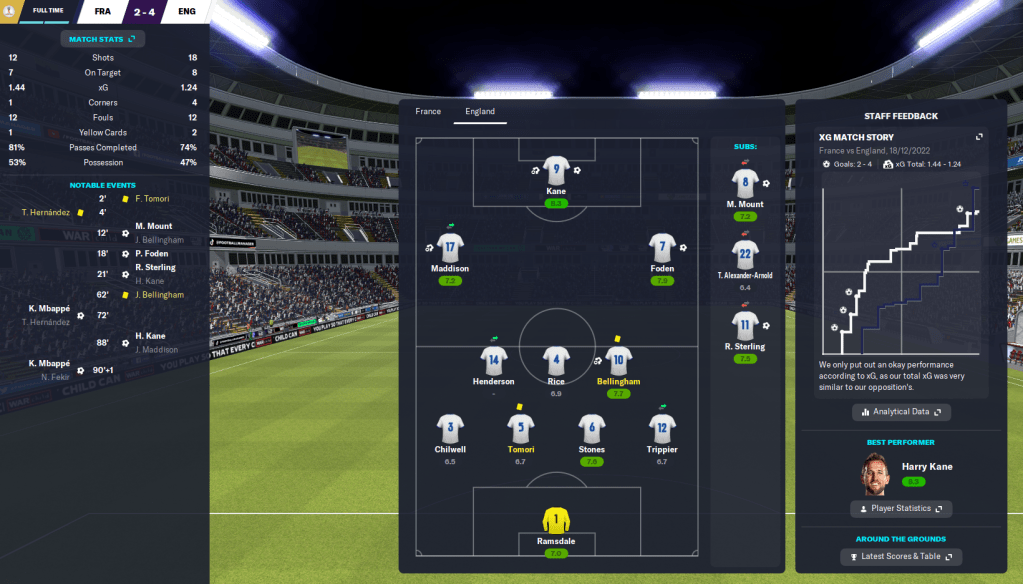Select the England lineup tab
The width and height of the screenshot is (1023, 584).
tap(480, 111)
